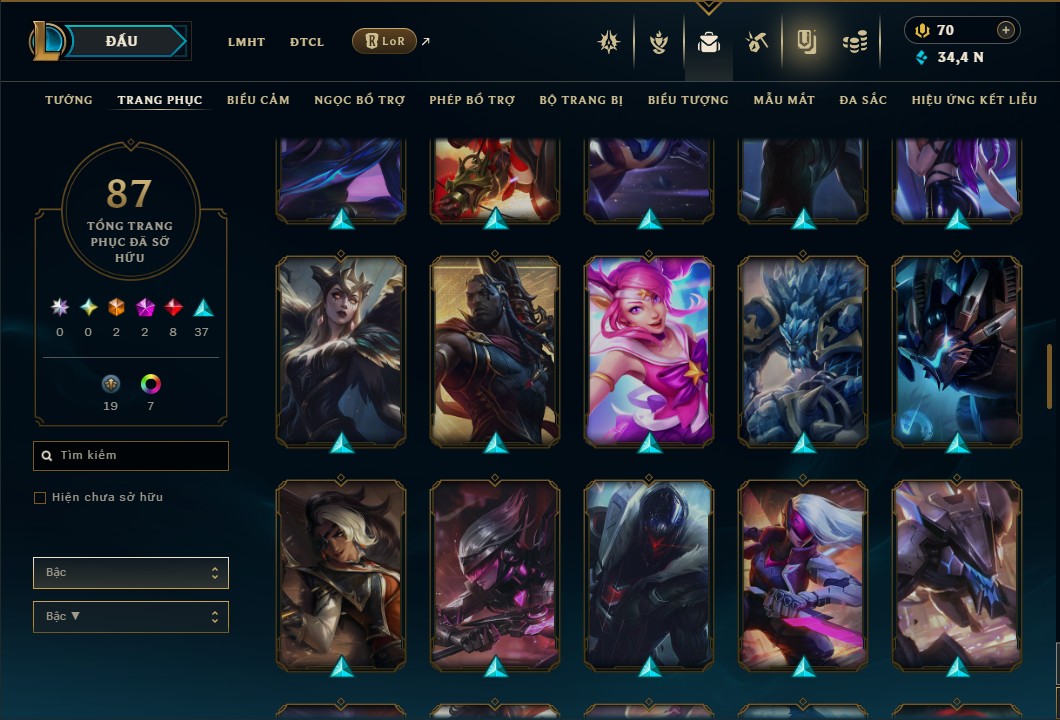
Task: Show the BIỂU TƯỢNG tab
Action: tap(688, 100)
